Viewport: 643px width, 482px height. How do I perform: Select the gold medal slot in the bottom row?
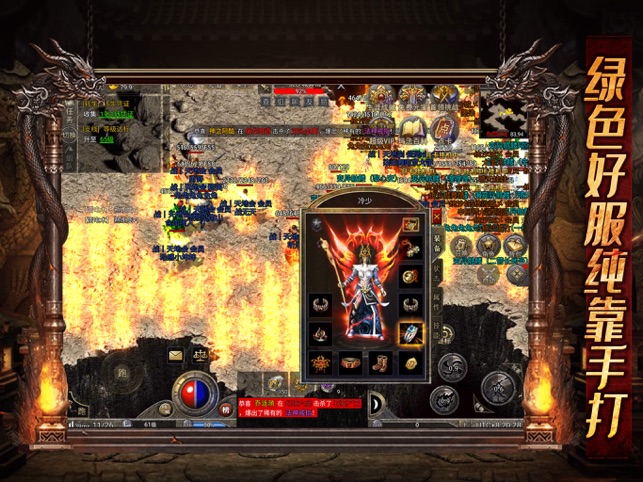click(x=410, y=362)
